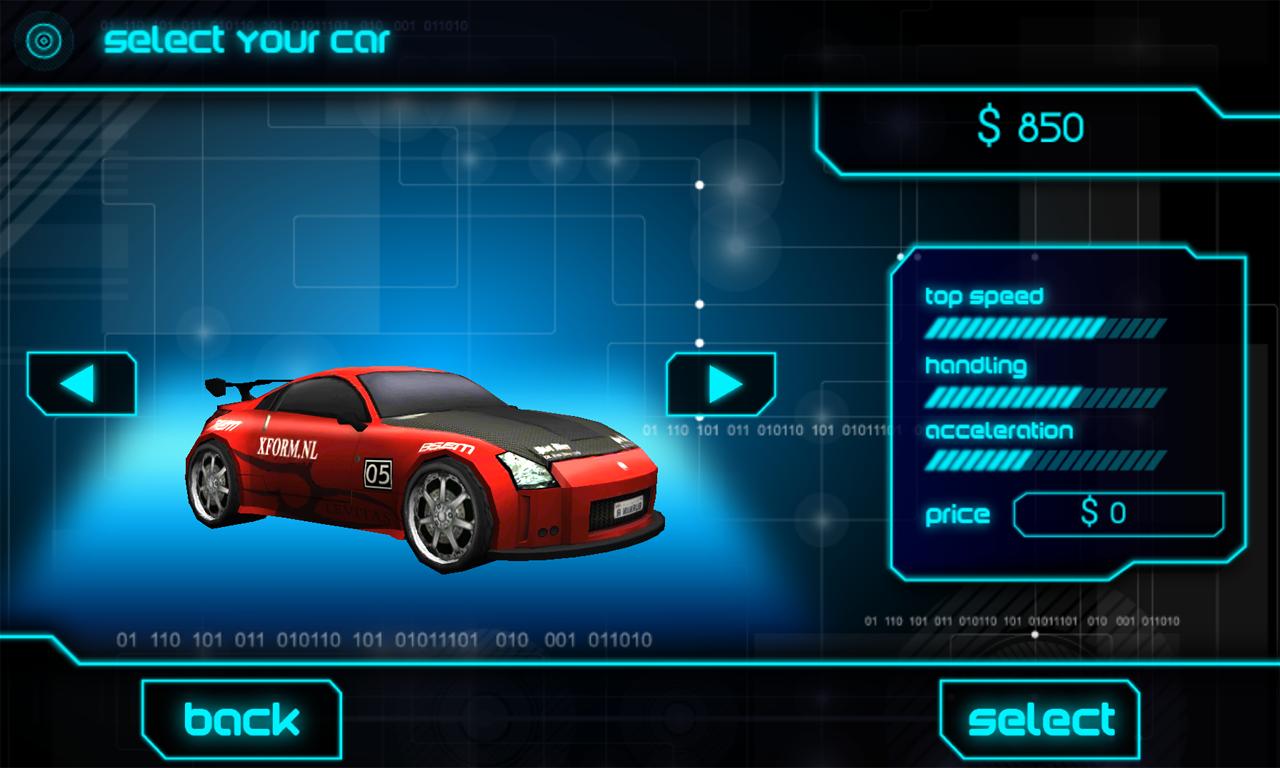Click the hexagonal frame around the back button

(x=240, y=717)
